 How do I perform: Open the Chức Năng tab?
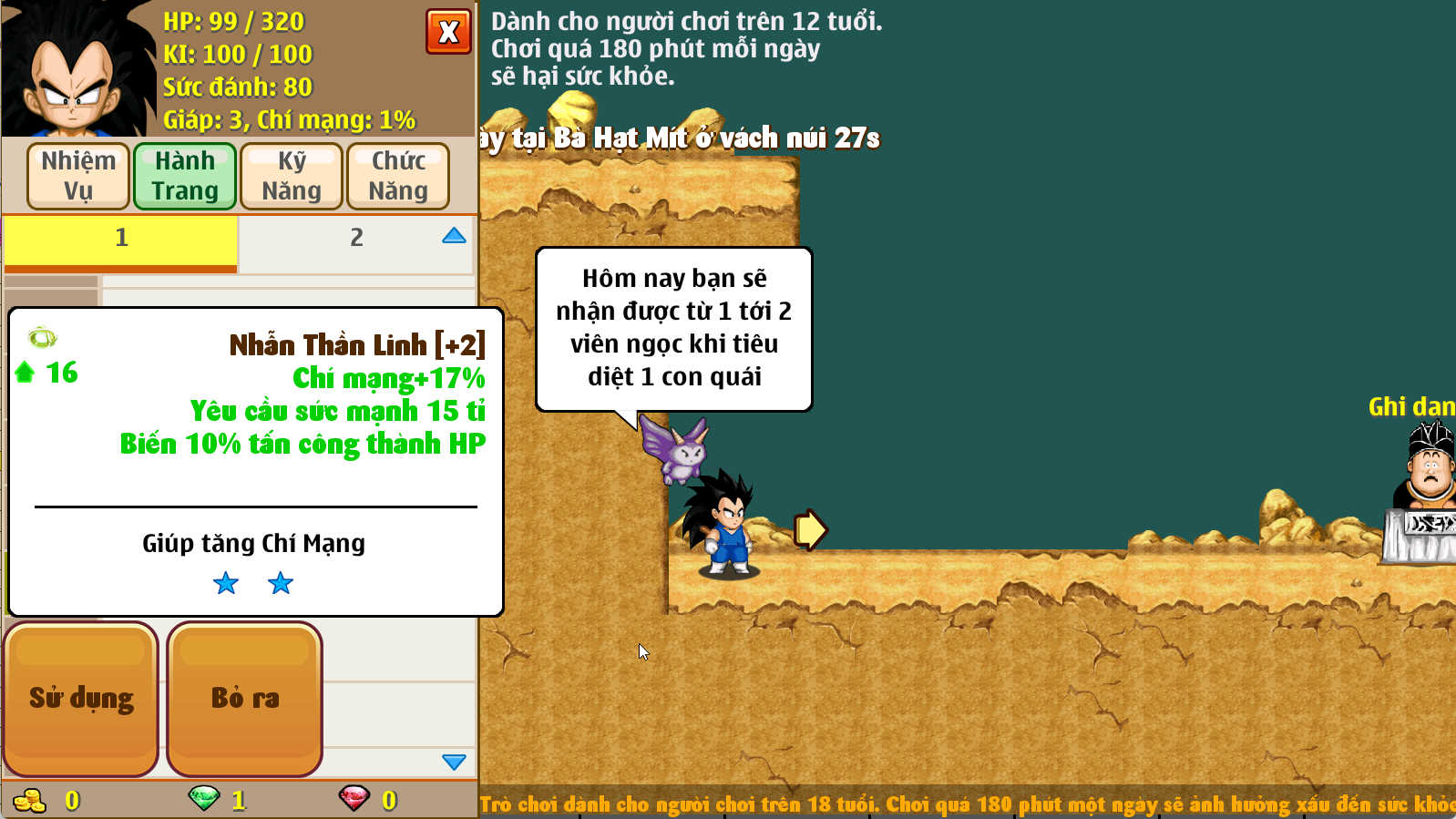click(x=398, y=175)
